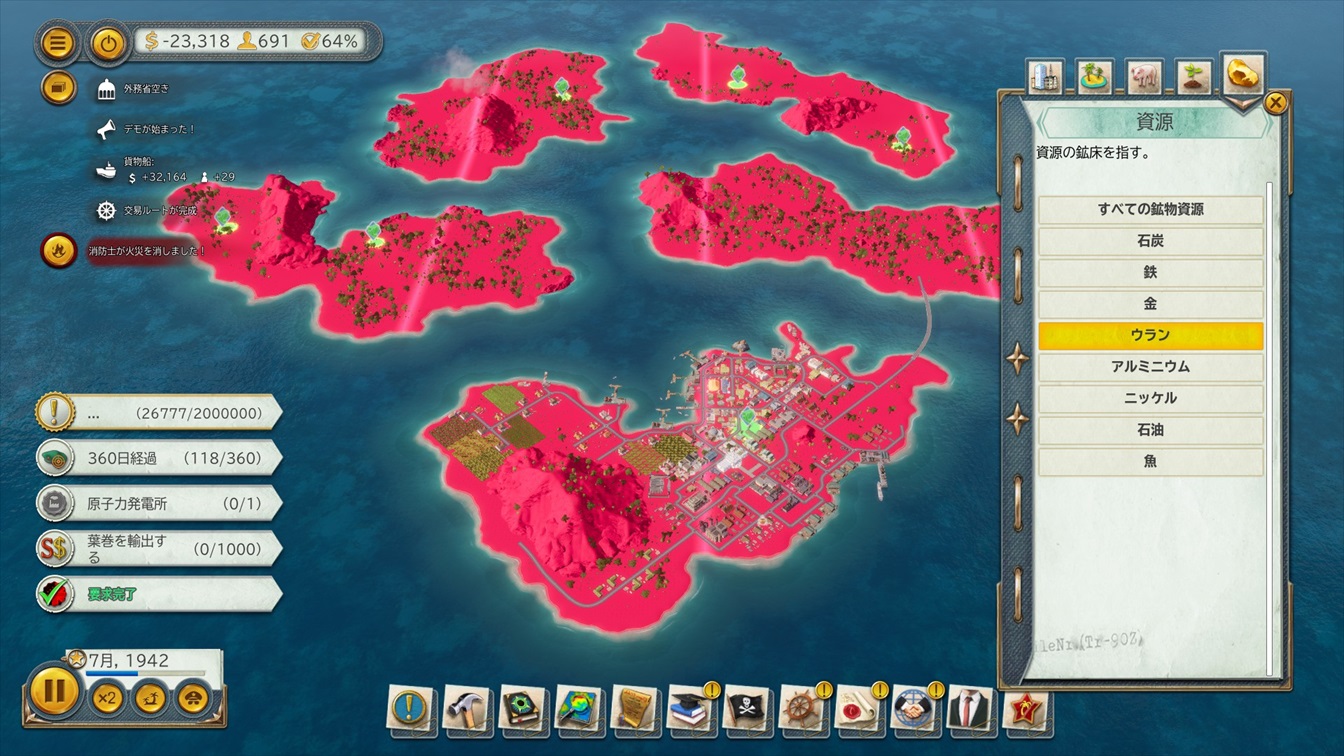Pause the game with the pause button
Screen dimensions: 1344x756
pos(54,691)
